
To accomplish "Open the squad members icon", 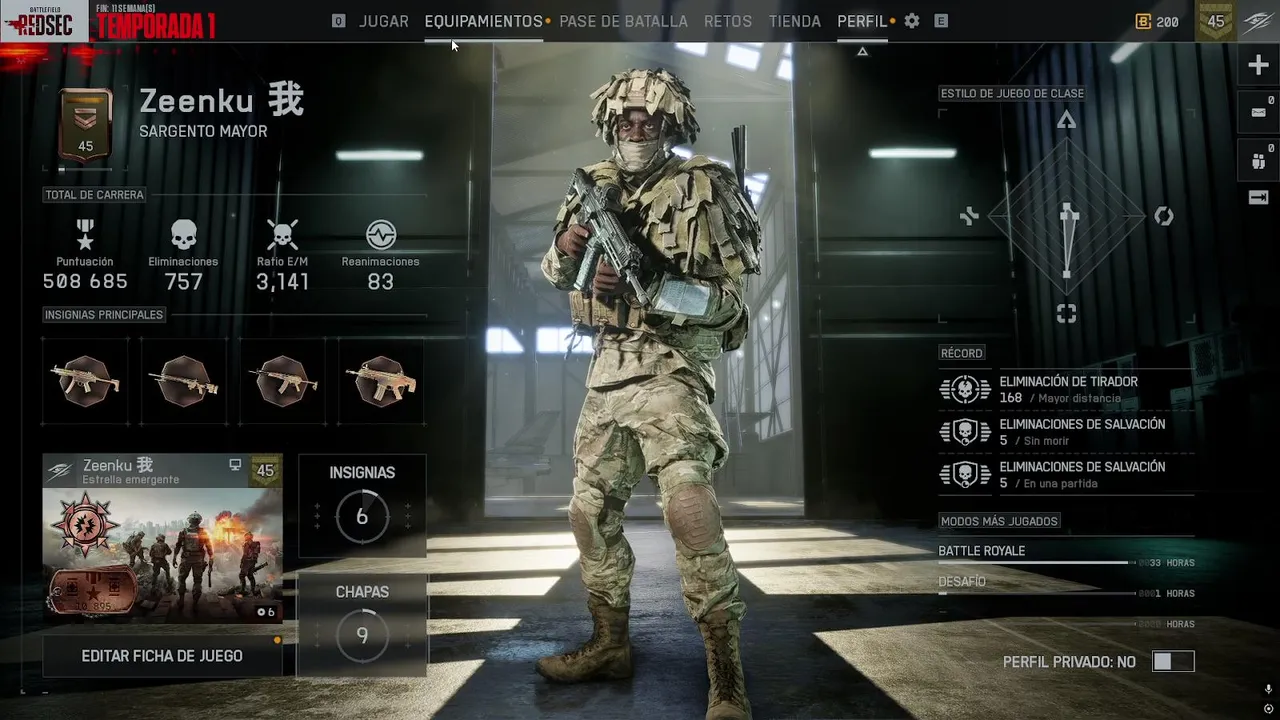I will tap(1258, 159).
